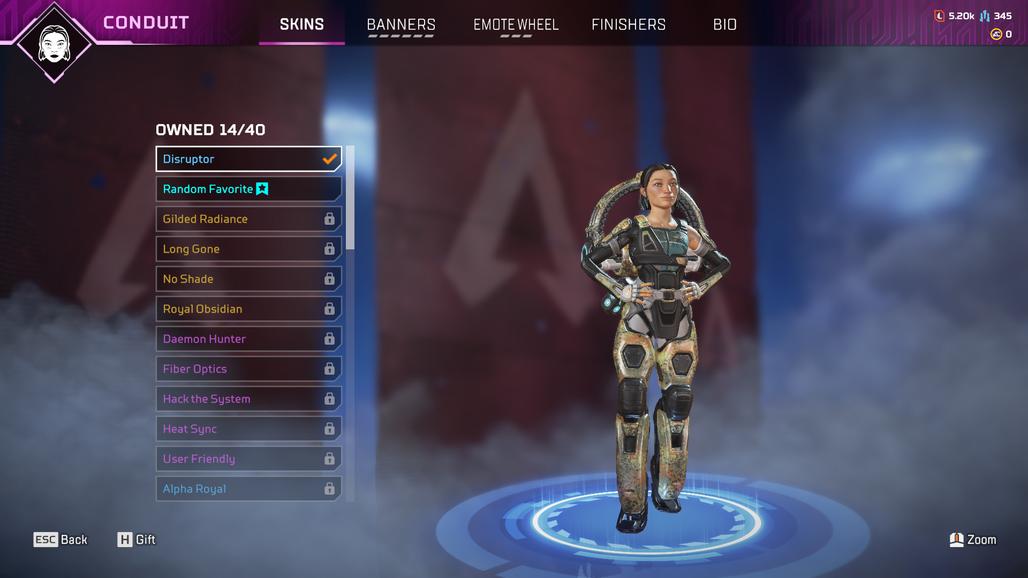
Task: Open the Banners tab
Action: 401,24
